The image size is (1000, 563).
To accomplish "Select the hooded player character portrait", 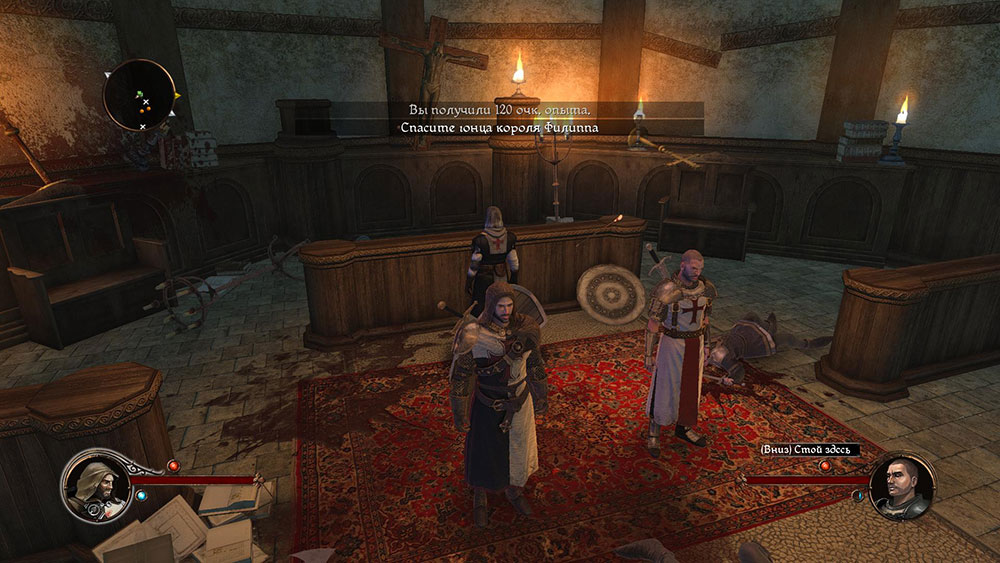I will [93, 484].
